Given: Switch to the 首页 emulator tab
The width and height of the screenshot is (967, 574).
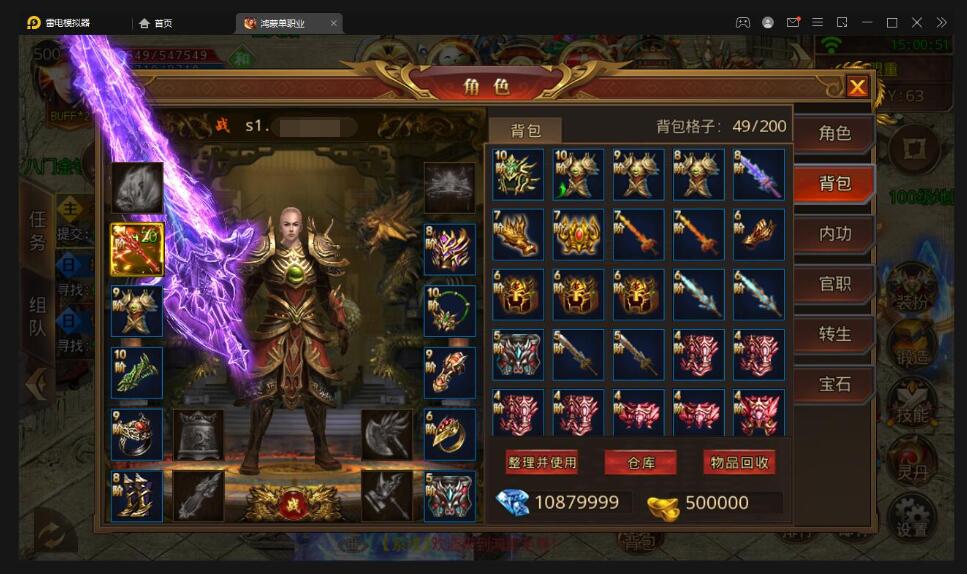Looking at the screenshot, I should 155,22.
